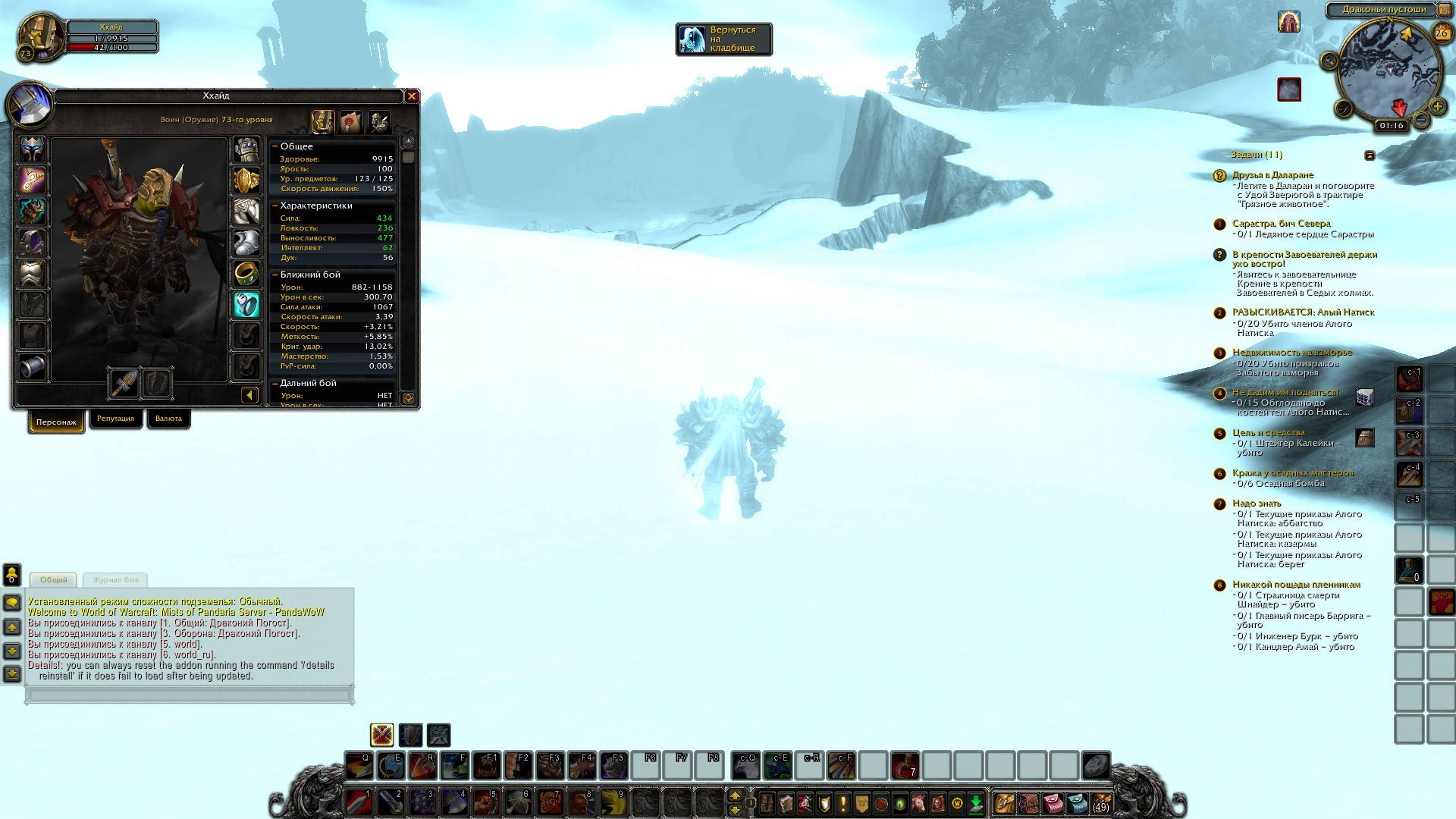Screen dimensions: 1456x819
Task: Hide the stats pane with arrow button
Action: tap(249, 395)
